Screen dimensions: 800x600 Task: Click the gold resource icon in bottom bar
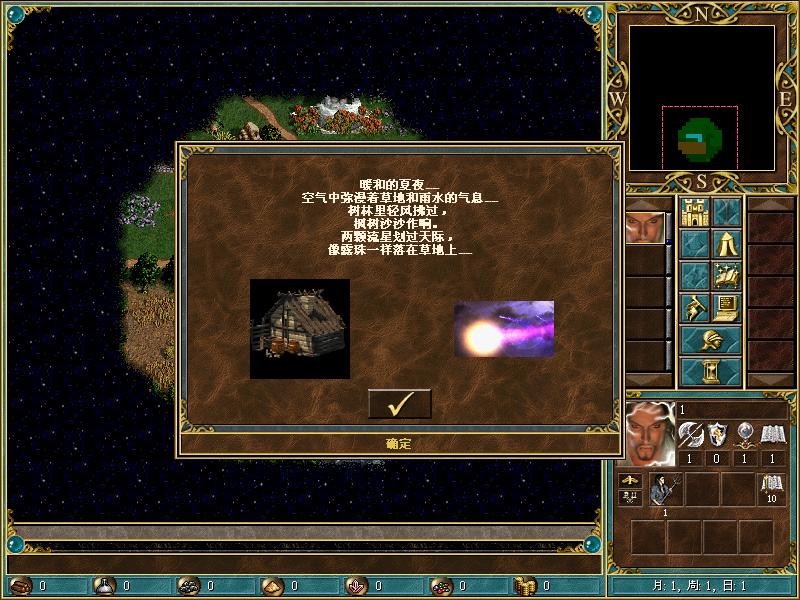(x=525, y=586)
